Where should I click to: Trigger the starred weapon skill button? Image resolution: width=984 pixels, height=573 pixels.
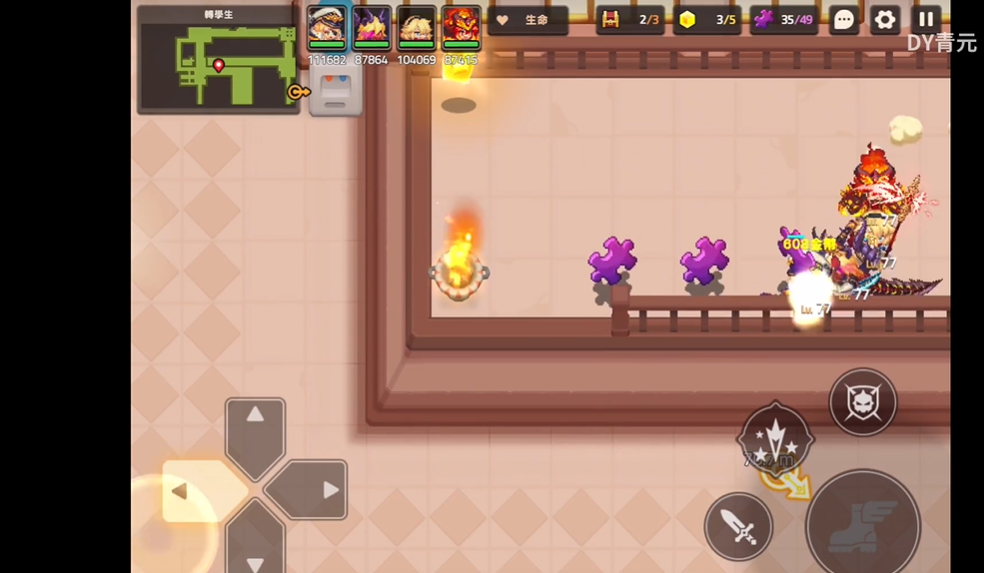coord(775,438)
